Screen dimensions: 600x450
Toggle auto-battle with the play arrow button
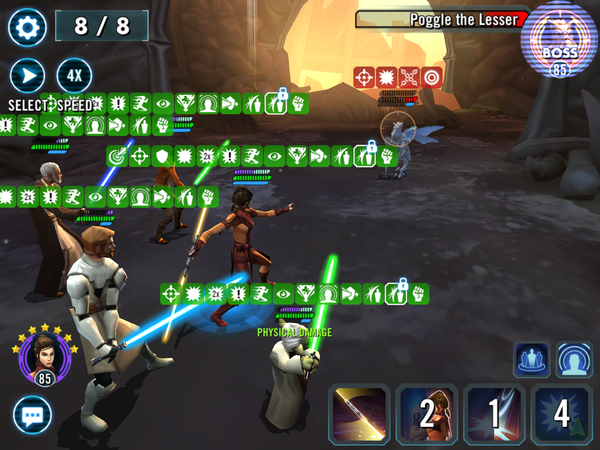click(x=27, y=76)
